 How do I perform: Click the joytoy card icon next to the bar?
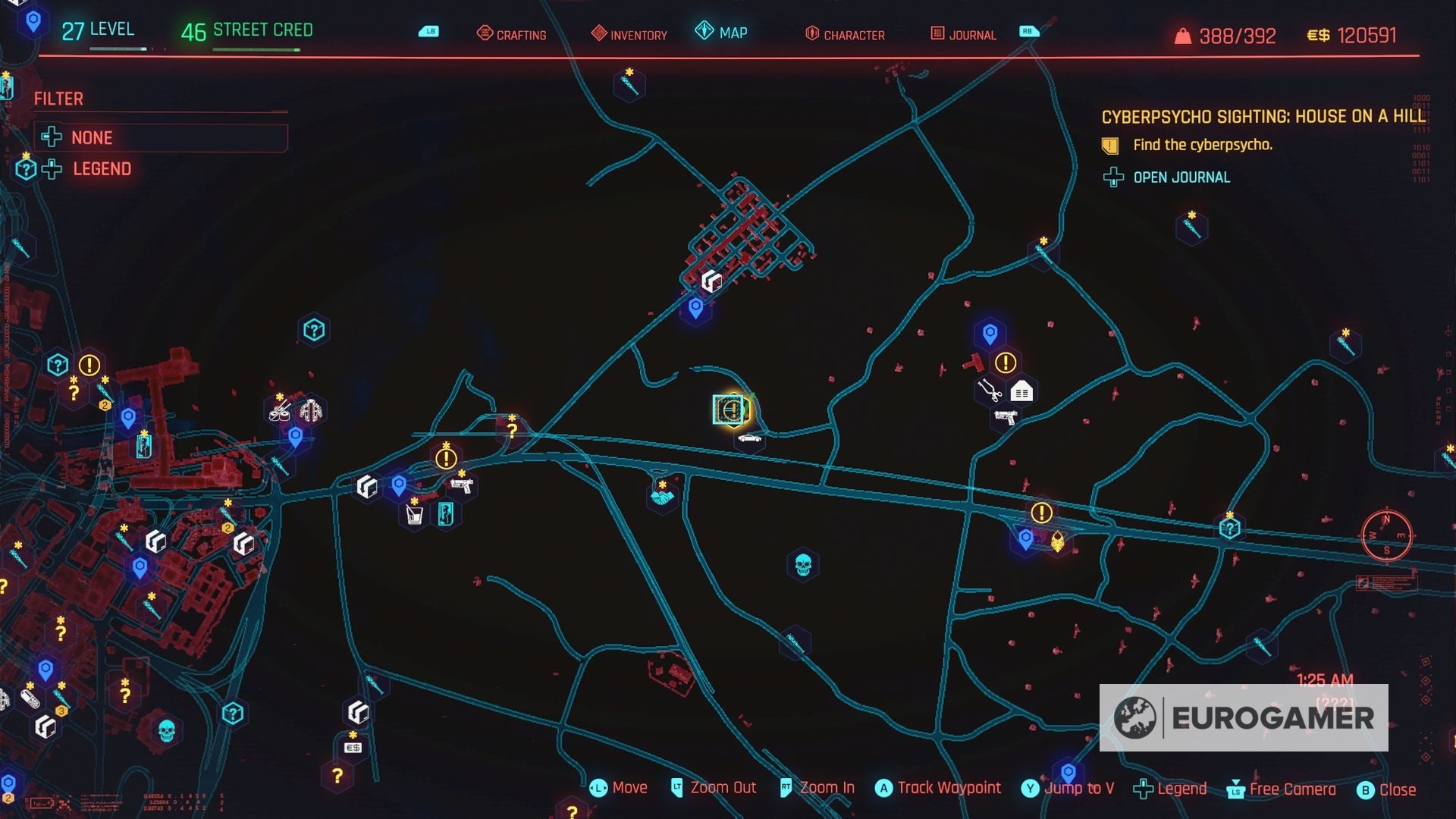coord(446,512)
